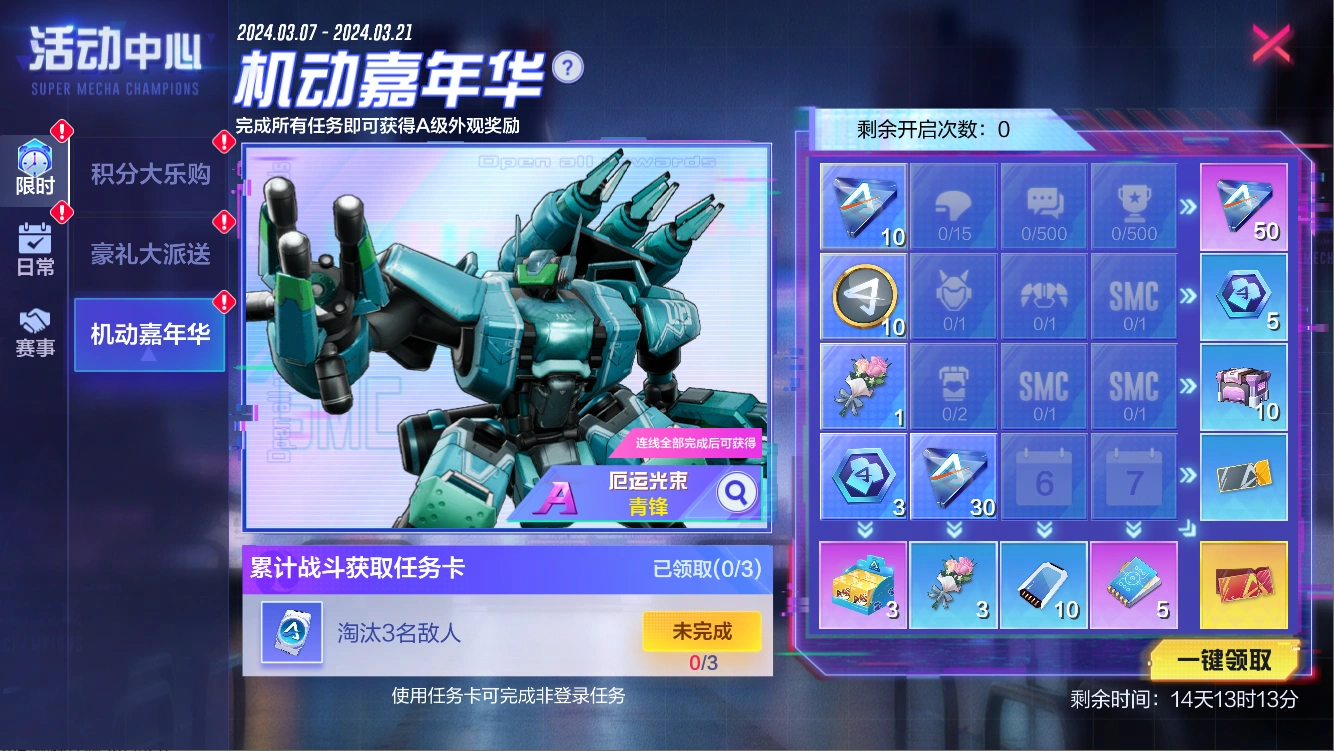Open the purple chest reward showing 10
Image resolution: width=1334 pixels, height=751 pixels.
click(1243, 386)
